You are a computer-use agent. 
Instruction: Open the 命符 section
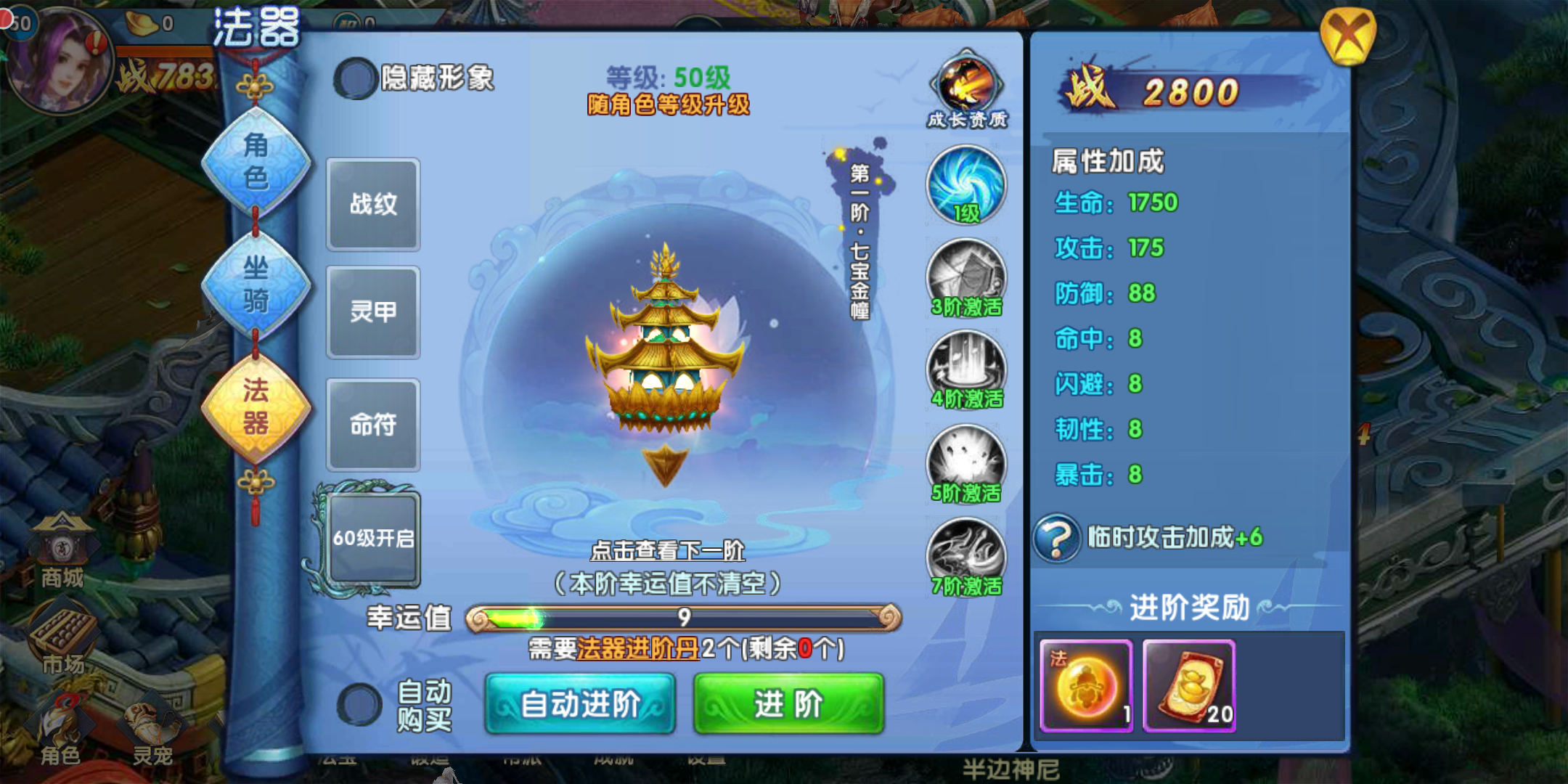coord(373,425)
